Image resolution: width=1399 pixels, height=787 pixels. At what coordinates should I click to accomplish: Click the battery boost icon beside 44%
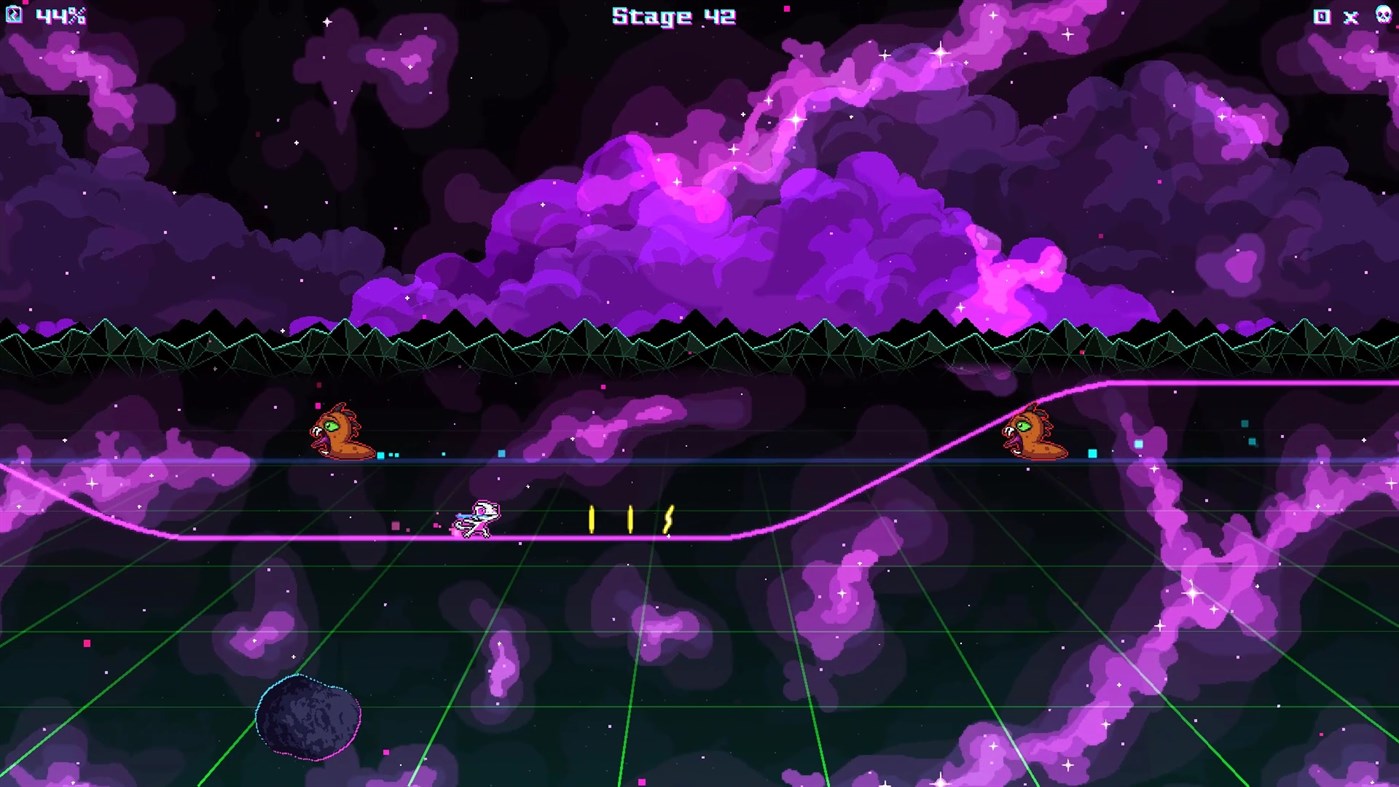[x=13, y=15]
